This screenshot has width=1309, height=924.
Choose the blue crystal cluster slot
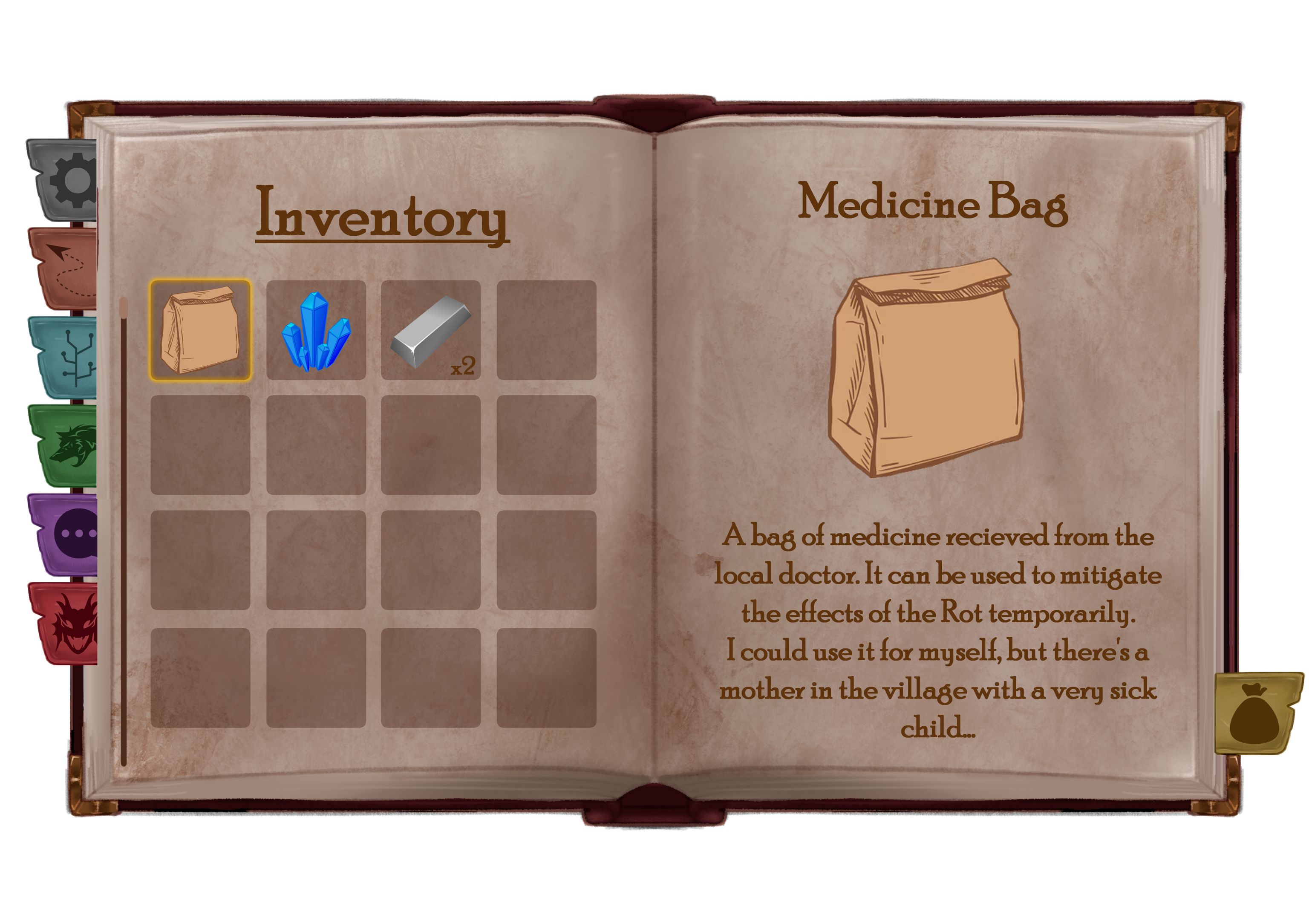tap(316, 330)
